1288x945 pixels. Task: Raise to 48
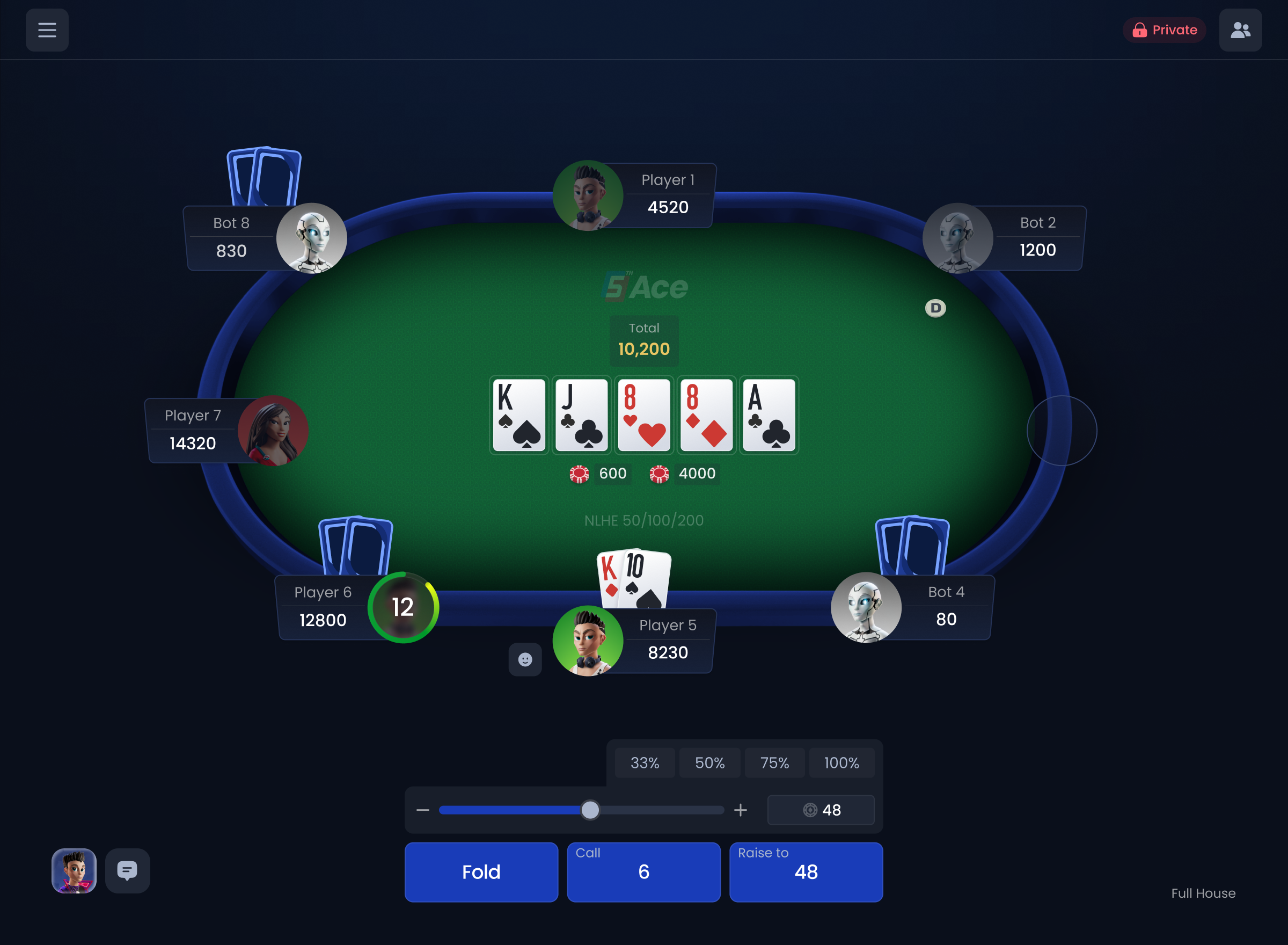pos(806,872)
